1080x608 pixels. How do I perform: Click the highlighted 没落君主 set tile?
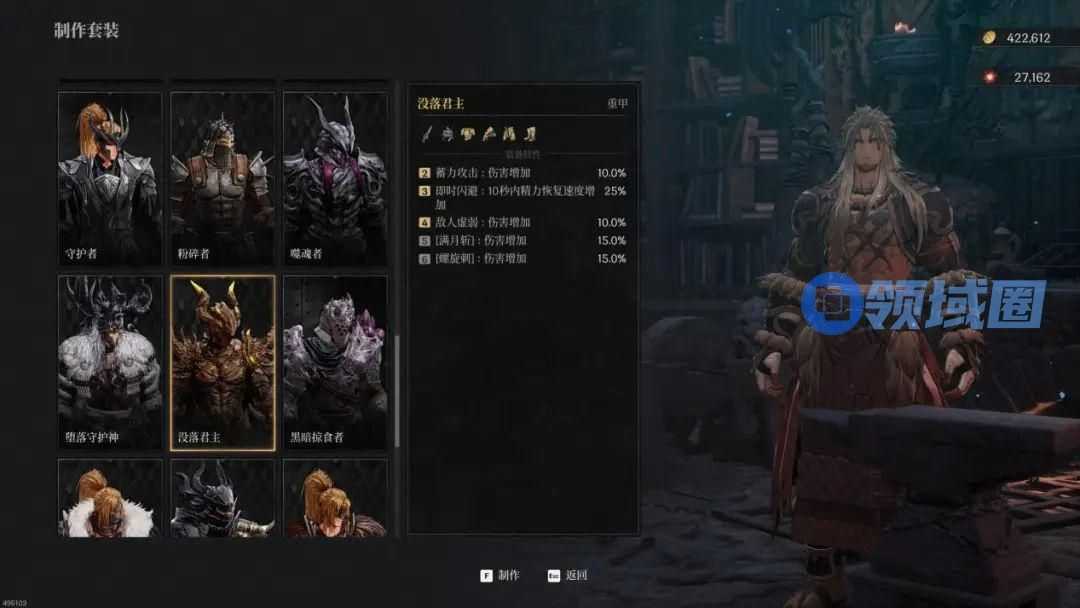click(222, 362)
